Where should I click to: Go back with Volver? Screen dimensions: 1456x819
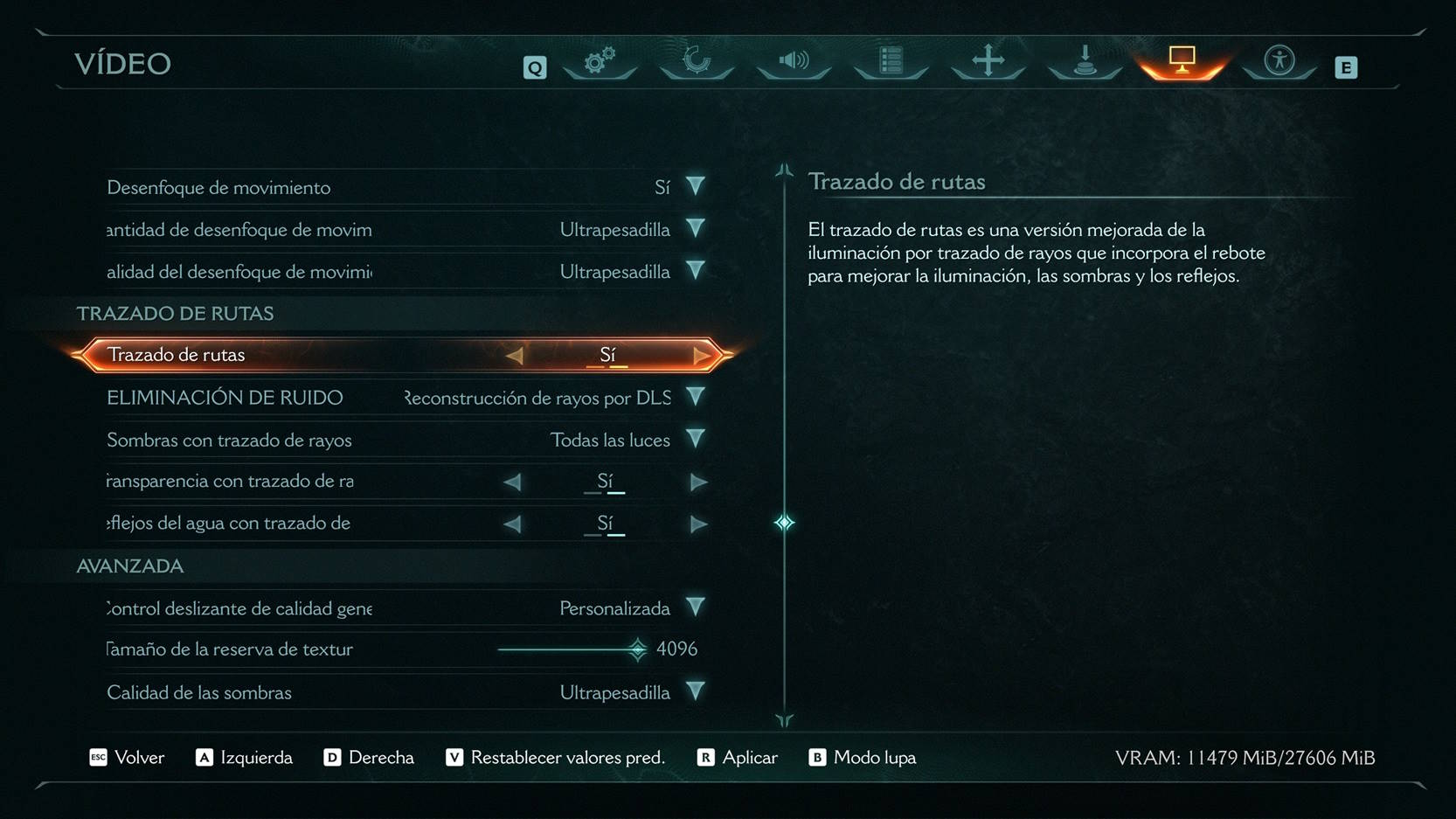point(128,758)
